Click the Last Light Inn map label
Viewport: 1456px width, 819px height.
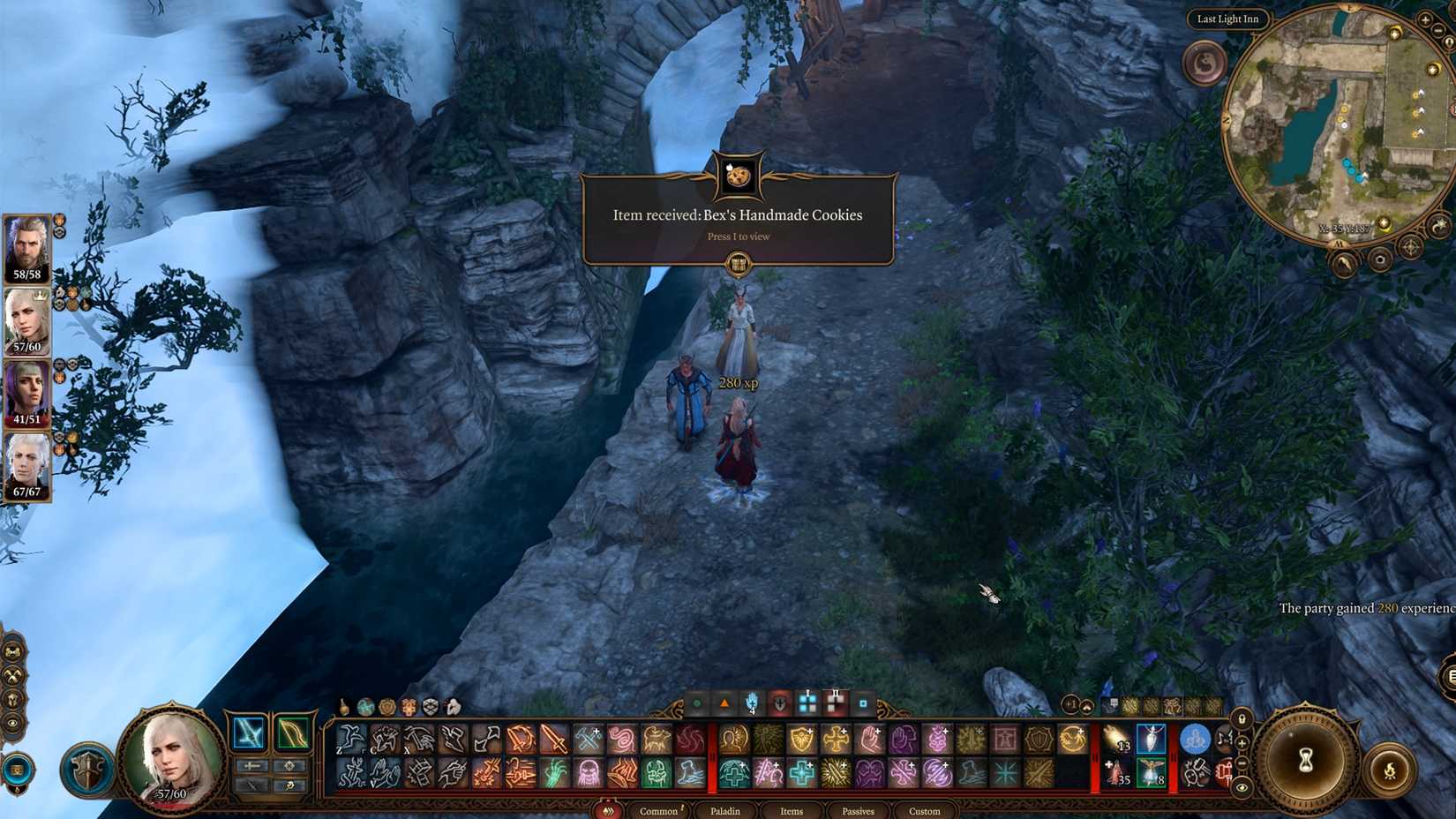coord(1228,19)
